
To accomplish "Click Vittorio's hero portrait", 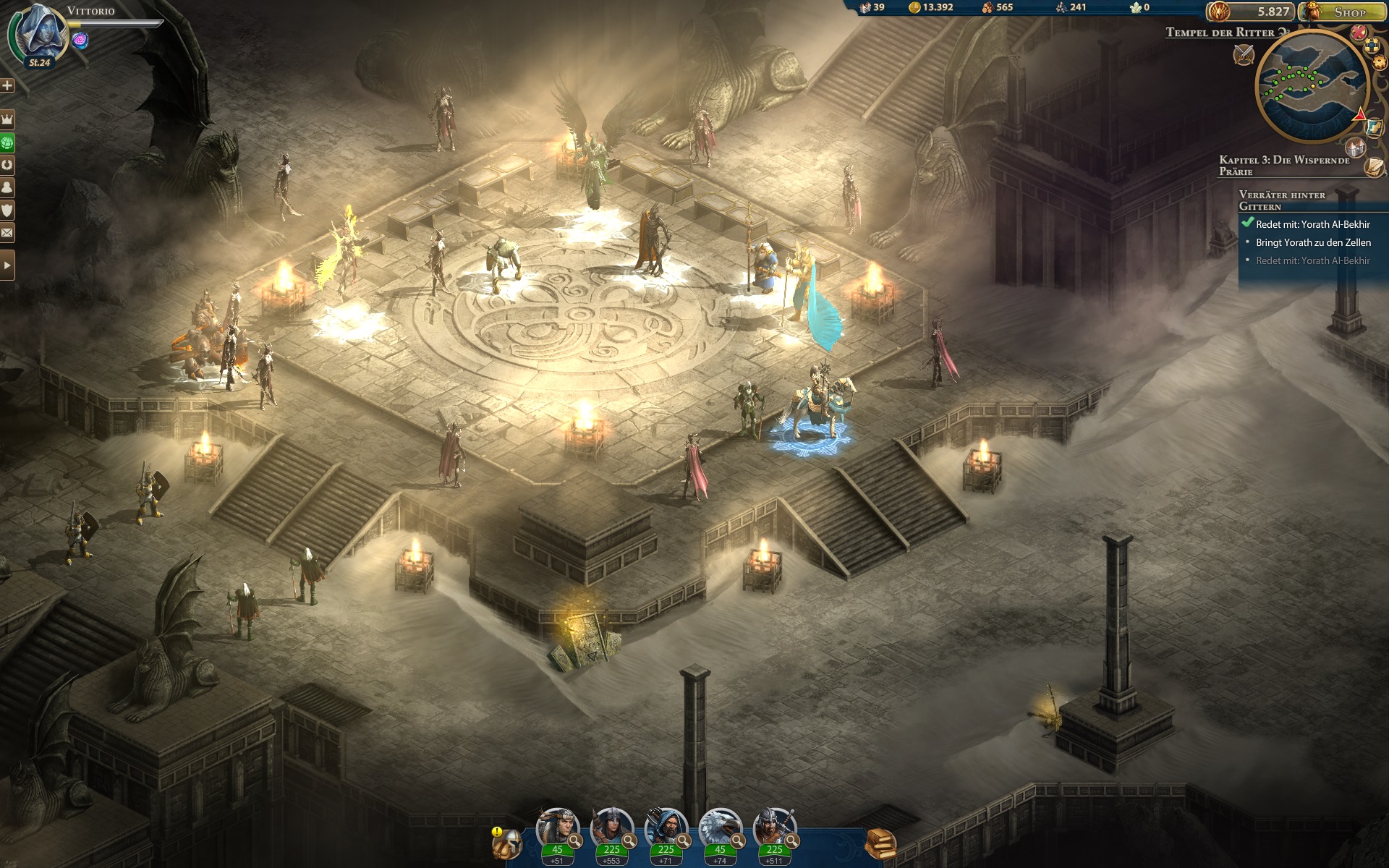I will (40, 33).
